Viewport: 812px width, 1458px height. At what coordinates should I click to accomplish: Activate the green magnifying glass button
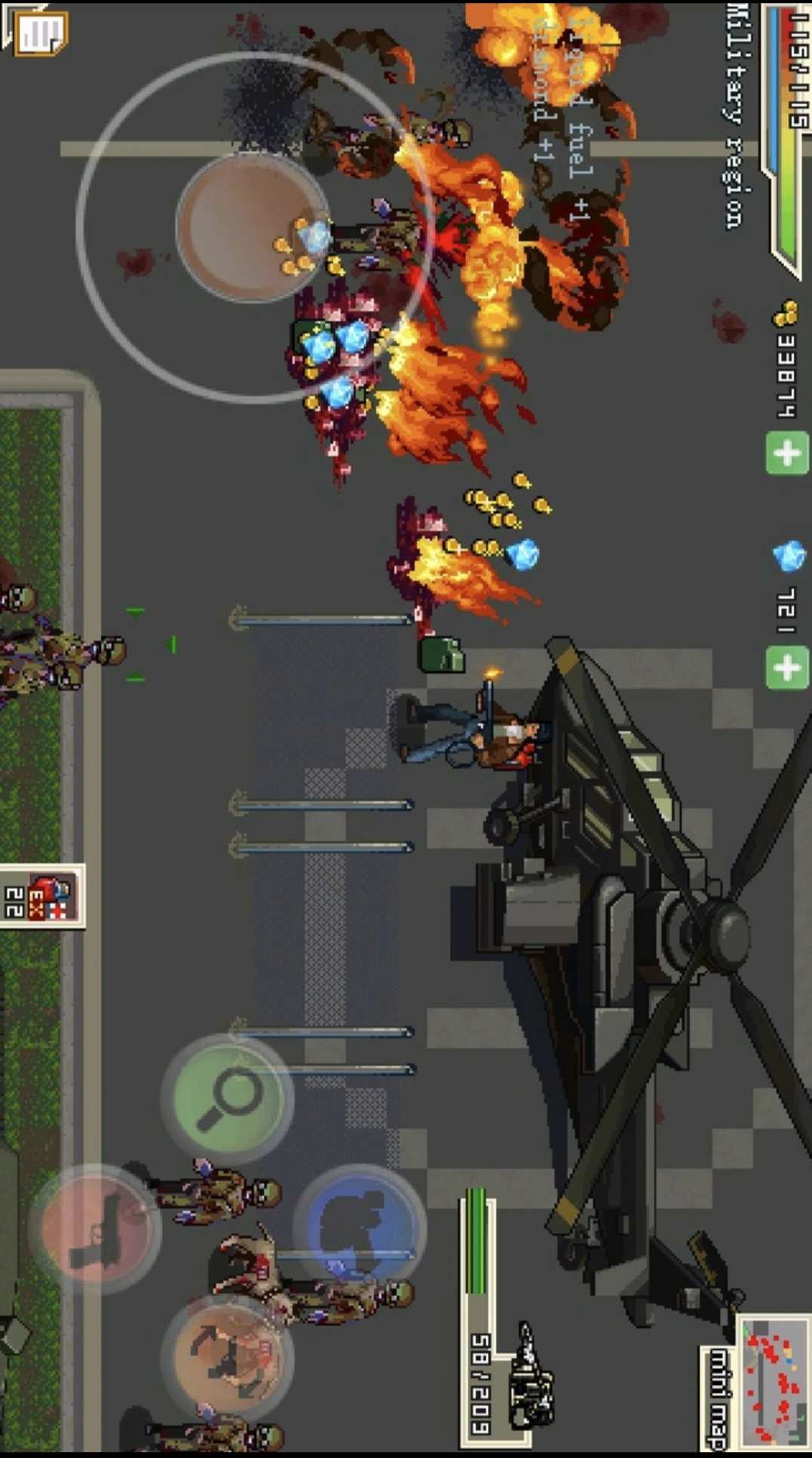tap(227, 1099)
